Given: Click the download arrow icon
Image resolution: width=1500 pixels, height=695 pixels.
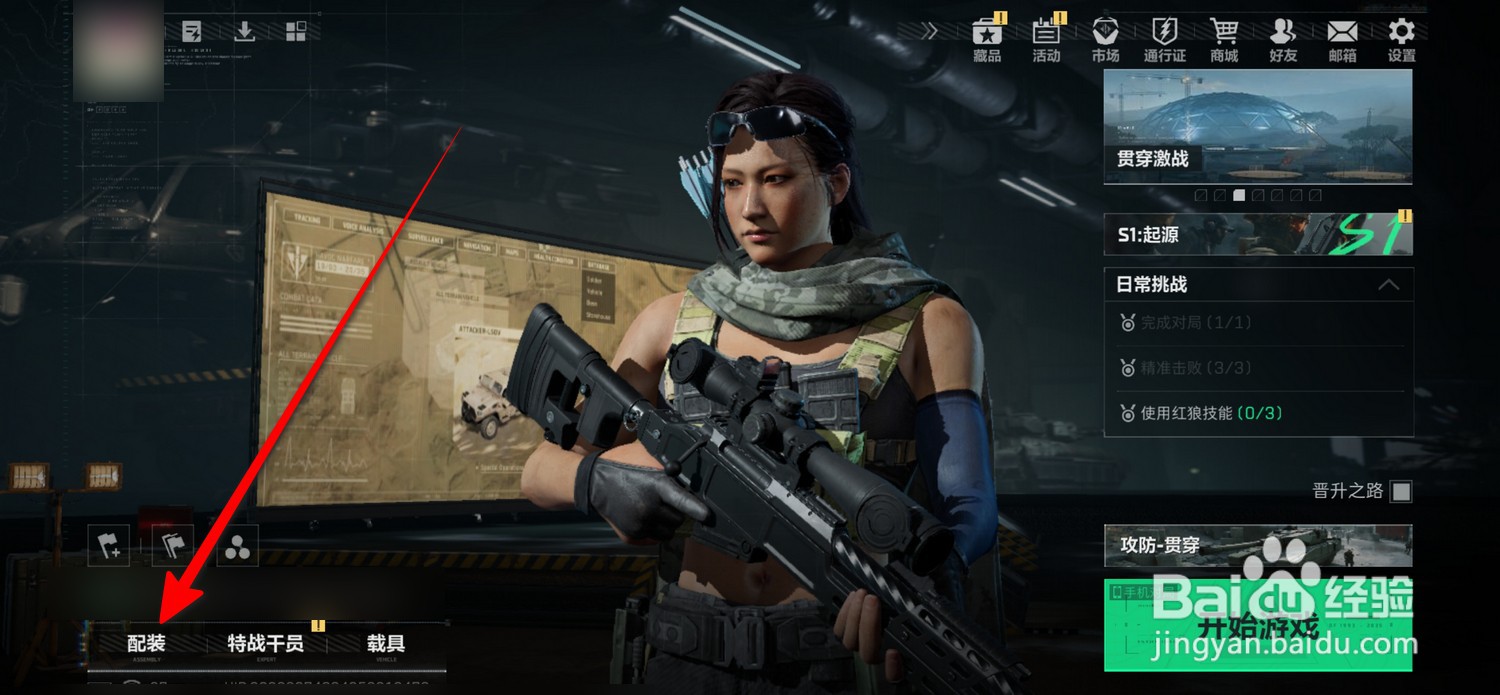Looking at the screenshot, I should 244,31.
